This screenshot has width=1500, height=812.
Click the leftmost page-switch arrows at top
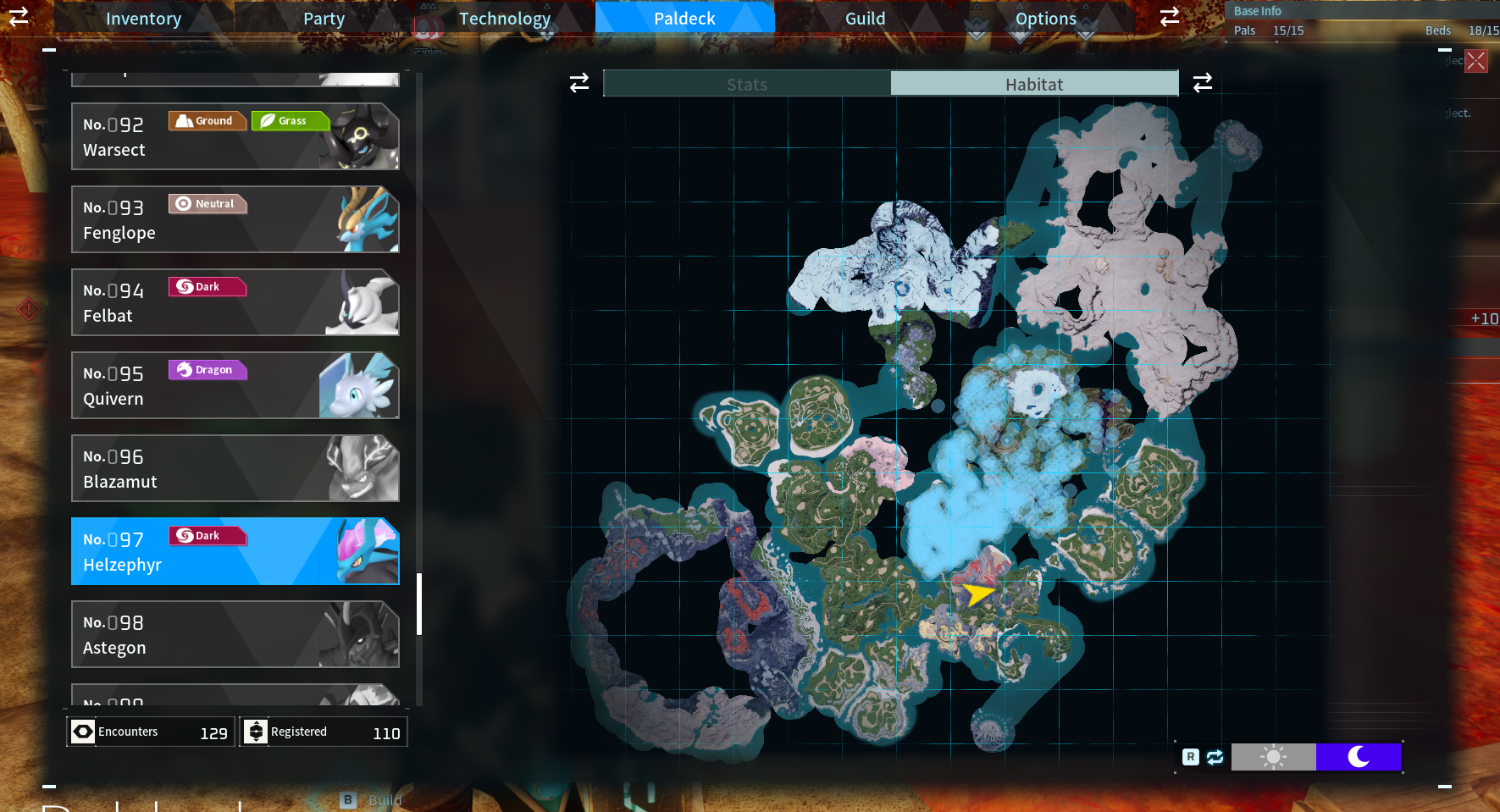point(19,17)
